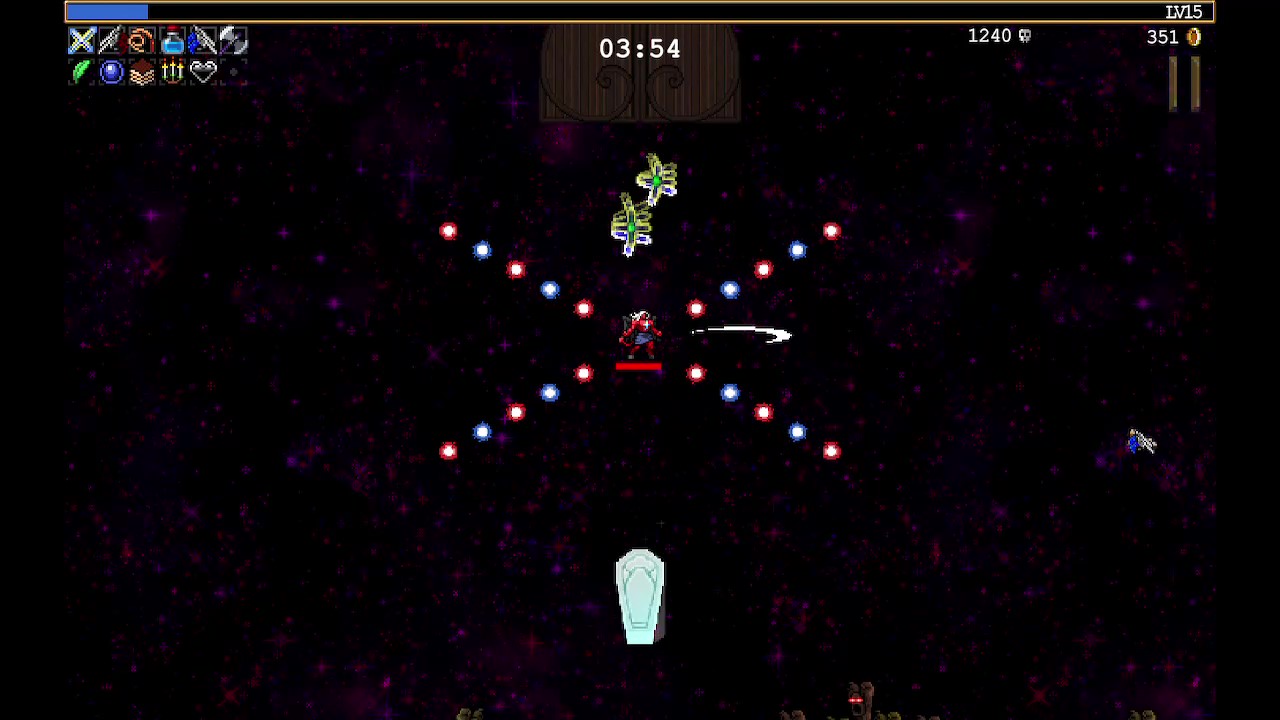The height and width of the screenshot is (720, 1280).
Task: Select the Axe weapon icon
Action: pos(232,41)
